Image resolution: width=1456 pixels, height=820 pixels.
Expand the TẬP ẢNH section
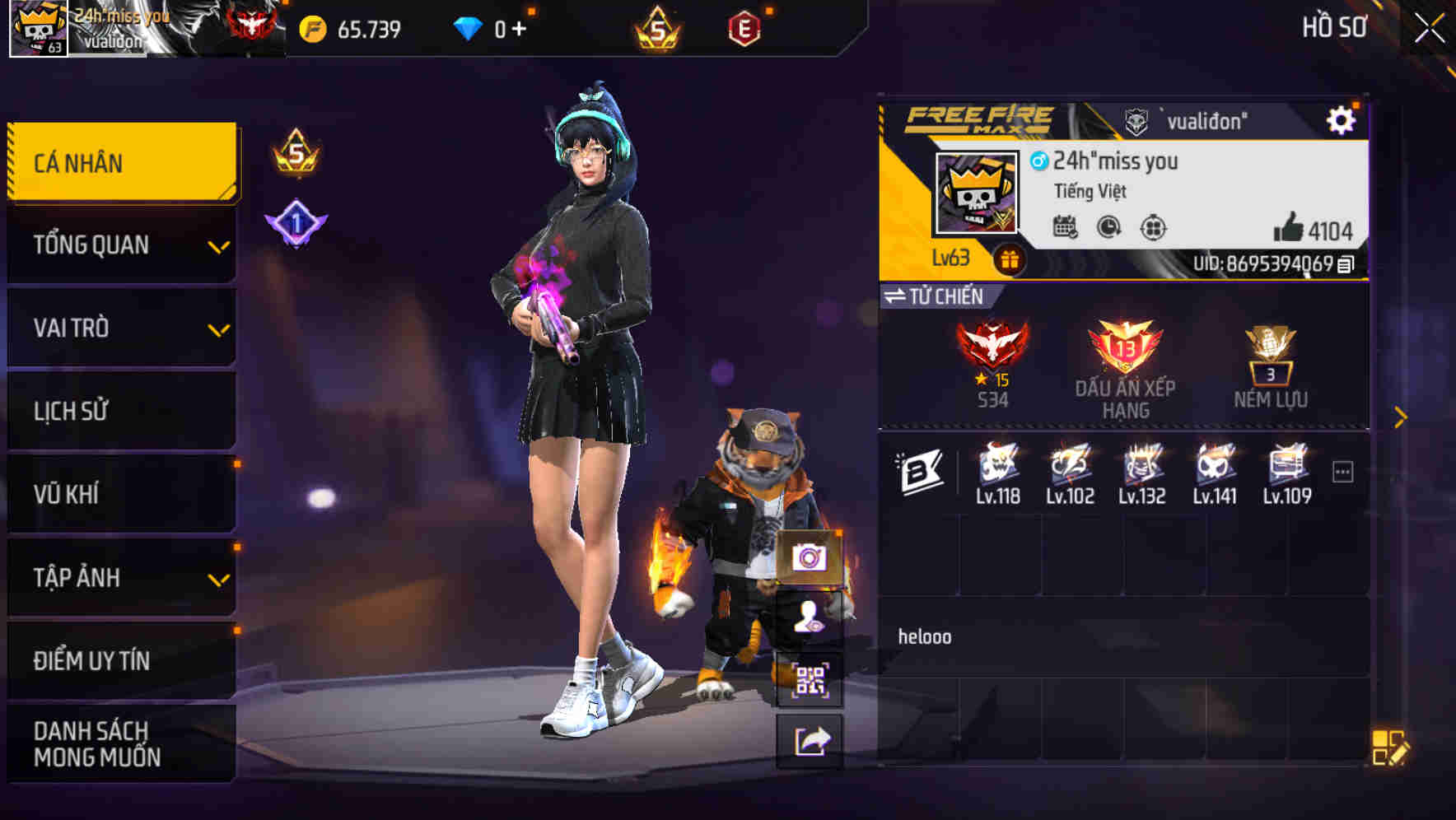[122, 578]
